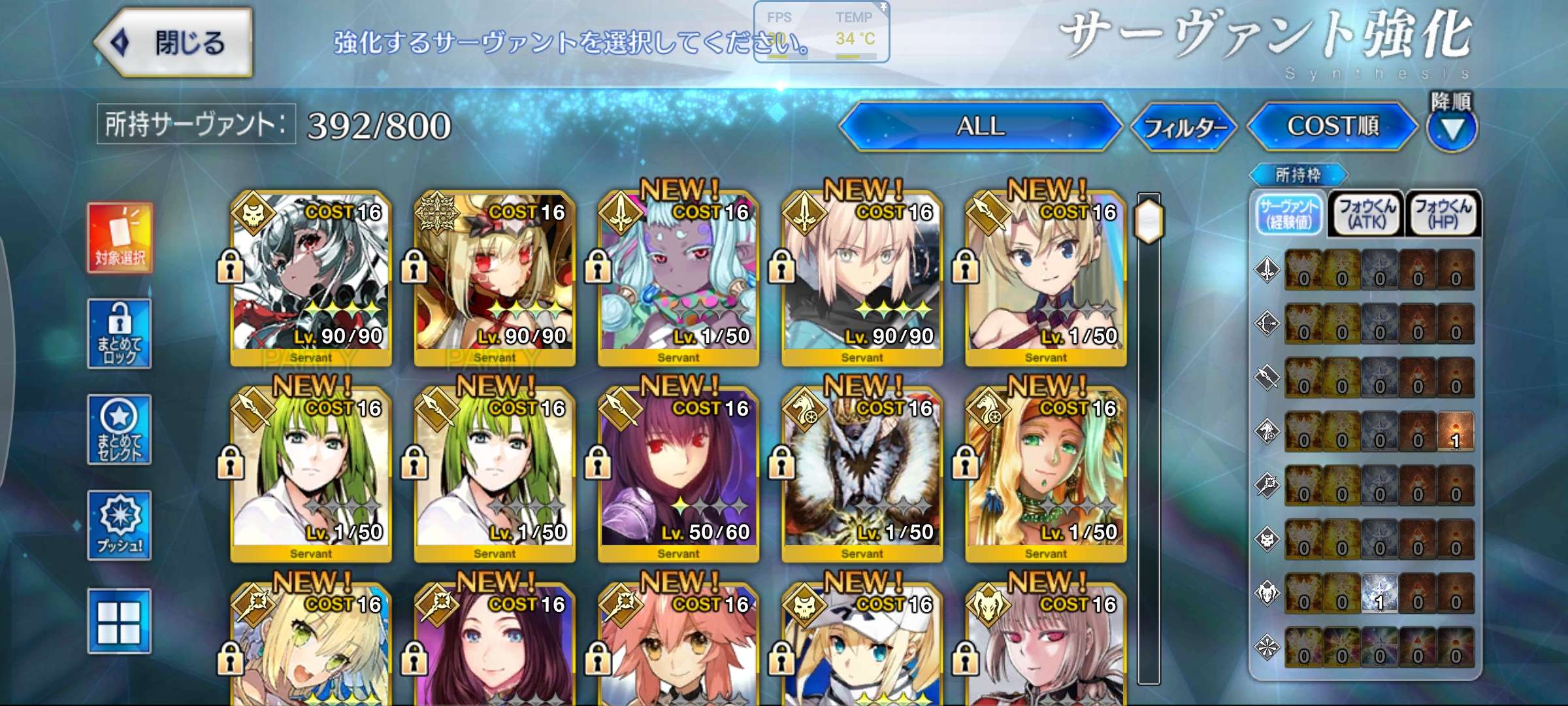This screenshot has height=706, width=1568.
Task: Toggle the 降順 descending order arrow
Action: coord(1452,128)
